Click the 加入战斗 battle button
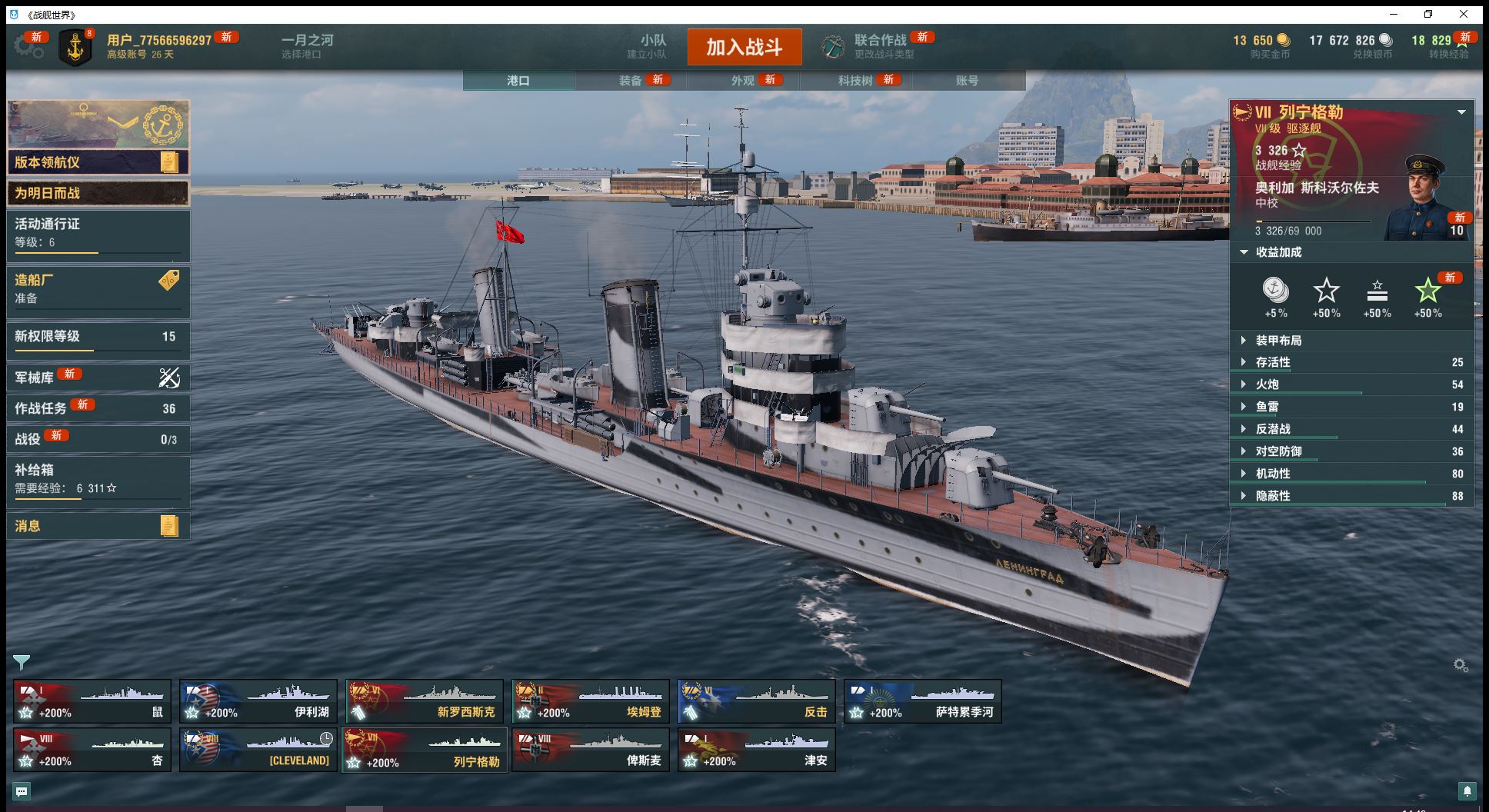1489x812 pixels. pos(744,47)
